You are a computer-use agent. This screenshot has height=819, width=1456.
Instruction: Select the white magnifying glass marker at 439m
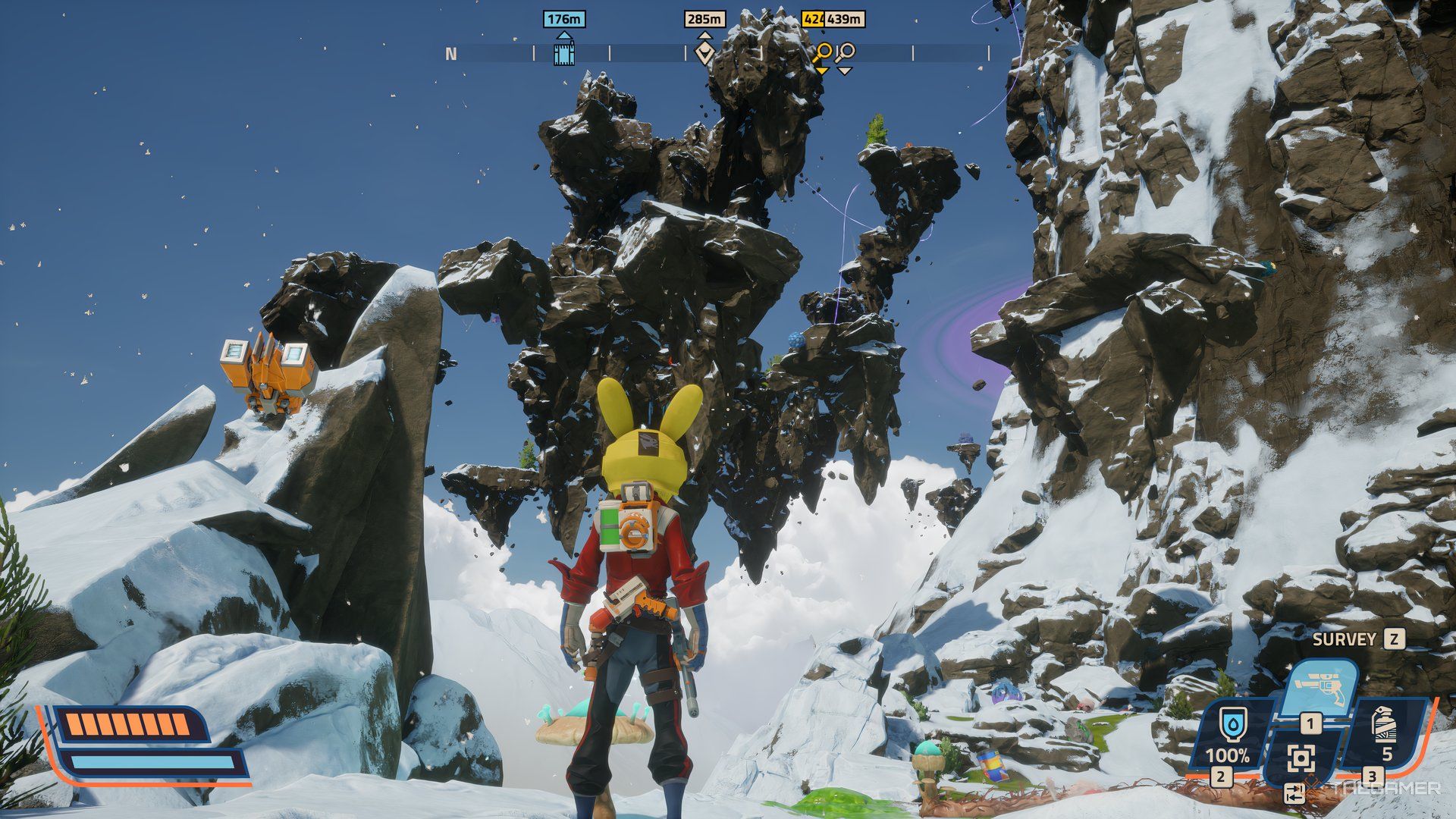[845, 53]
